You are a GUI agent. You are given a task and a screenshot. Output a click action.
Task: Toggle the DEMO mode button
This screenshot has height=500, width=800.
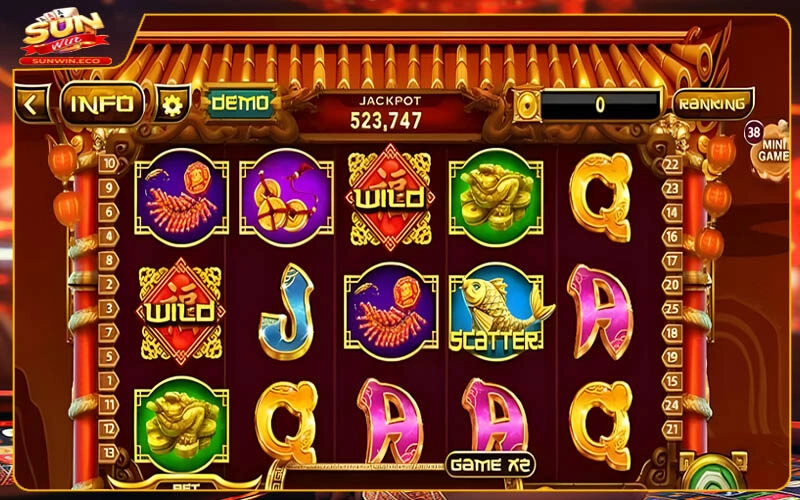point(240,103)
